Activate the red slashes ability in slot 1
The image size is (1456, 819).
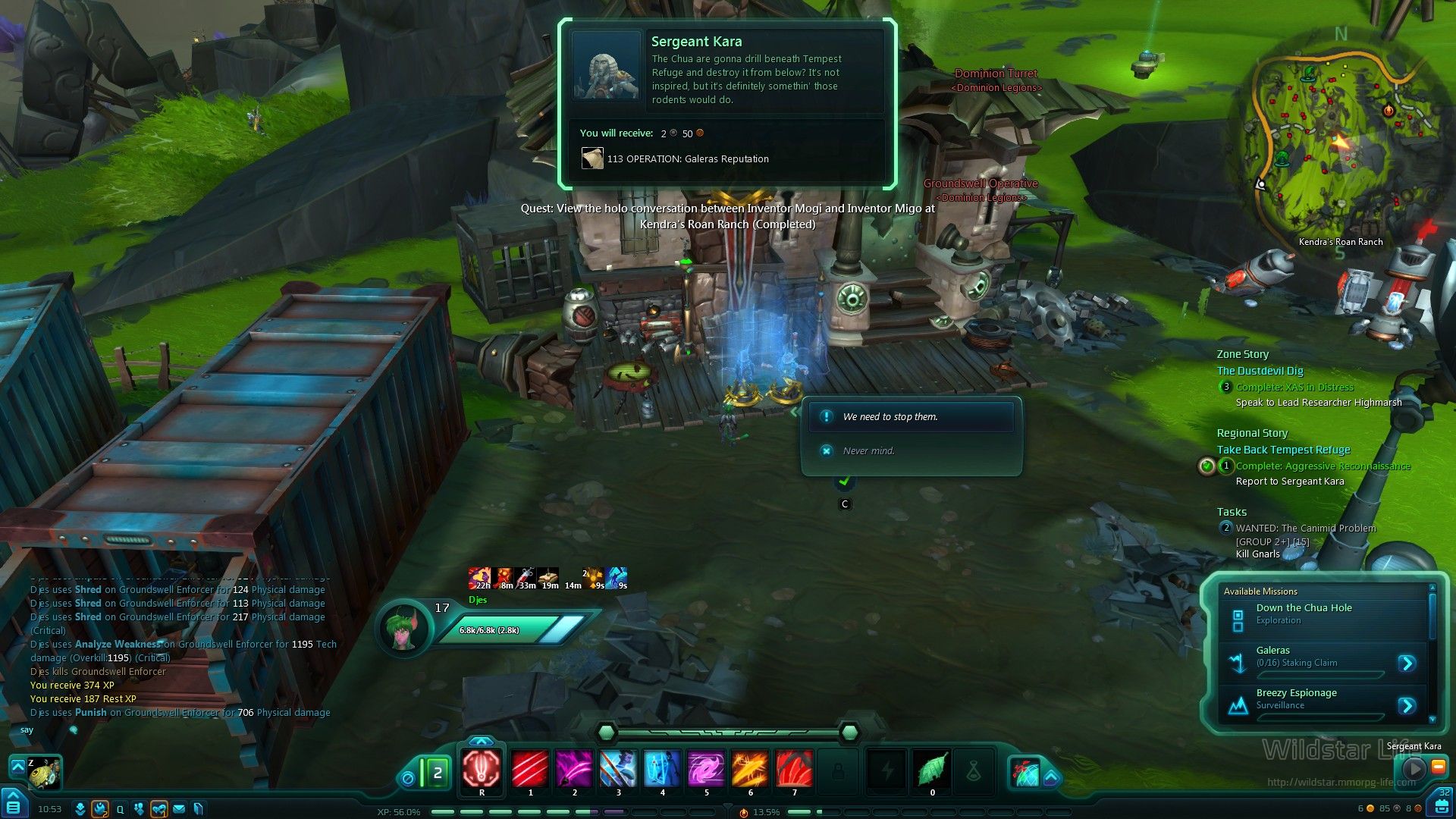[x=530, y=768]
